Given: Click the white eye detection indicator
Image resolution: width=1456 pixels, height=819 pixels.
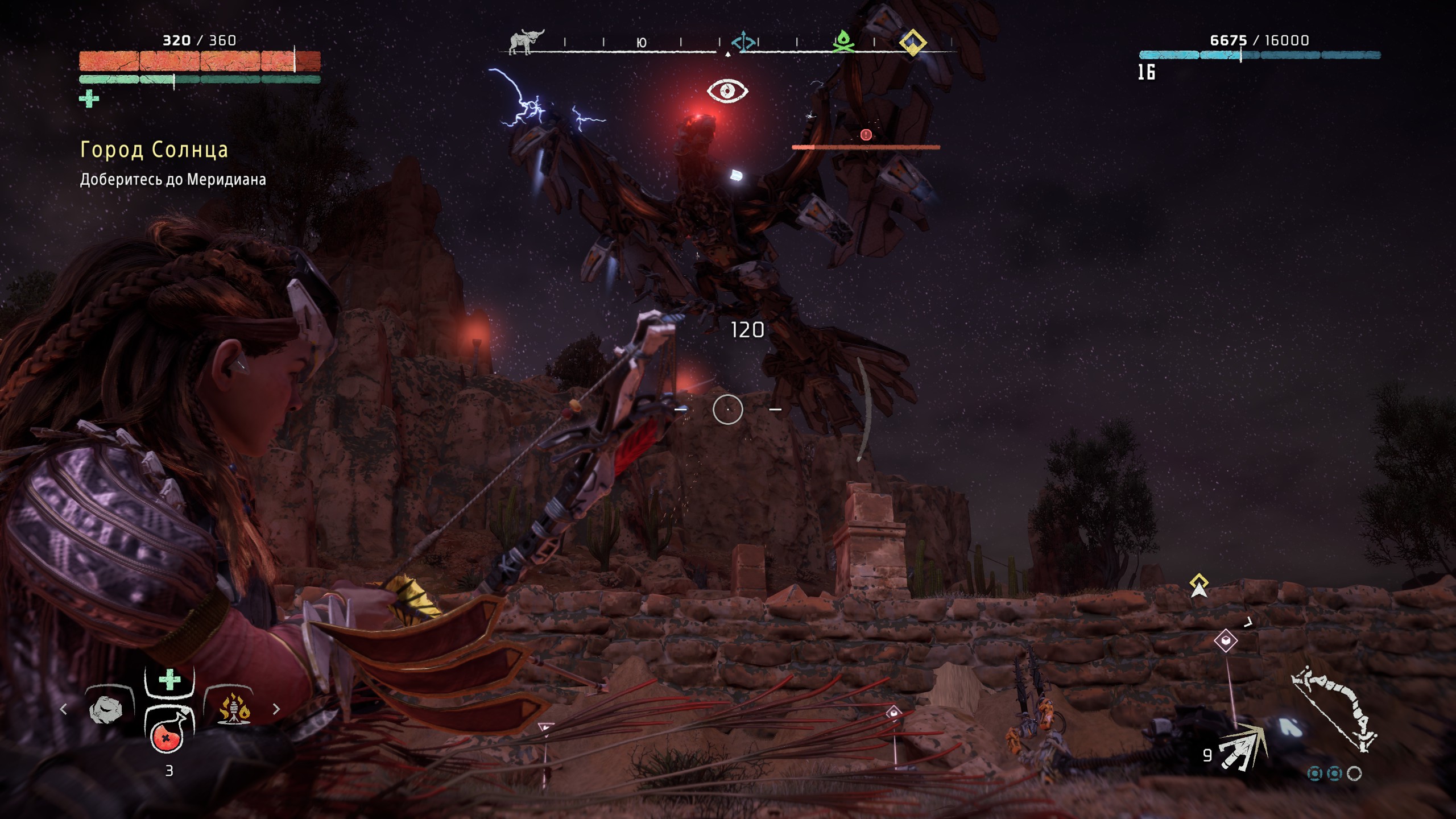Looking at the screenshot, I should (727, 91).
